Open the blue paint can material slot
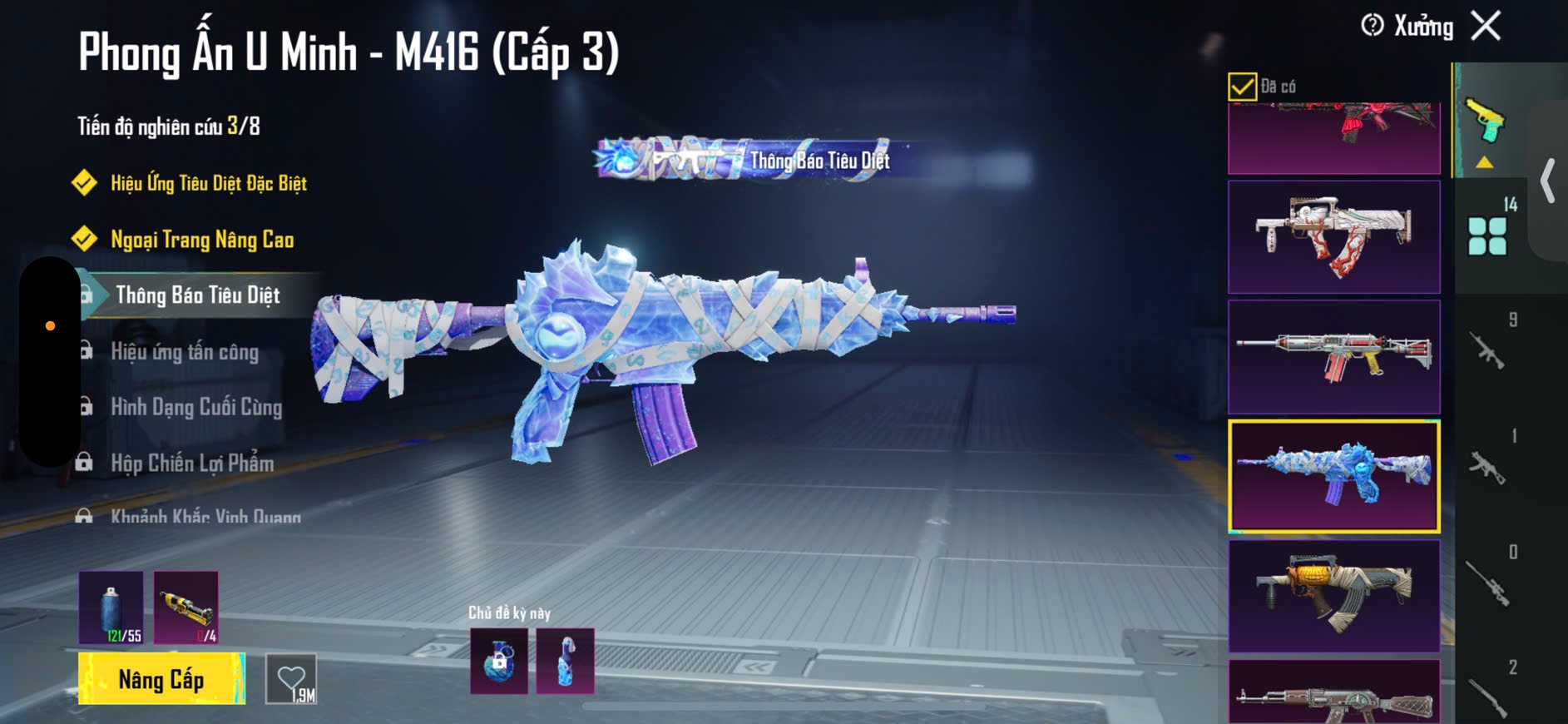Image resolution: width=1568 pixels, height=724 pixels. tap(111, 607)
